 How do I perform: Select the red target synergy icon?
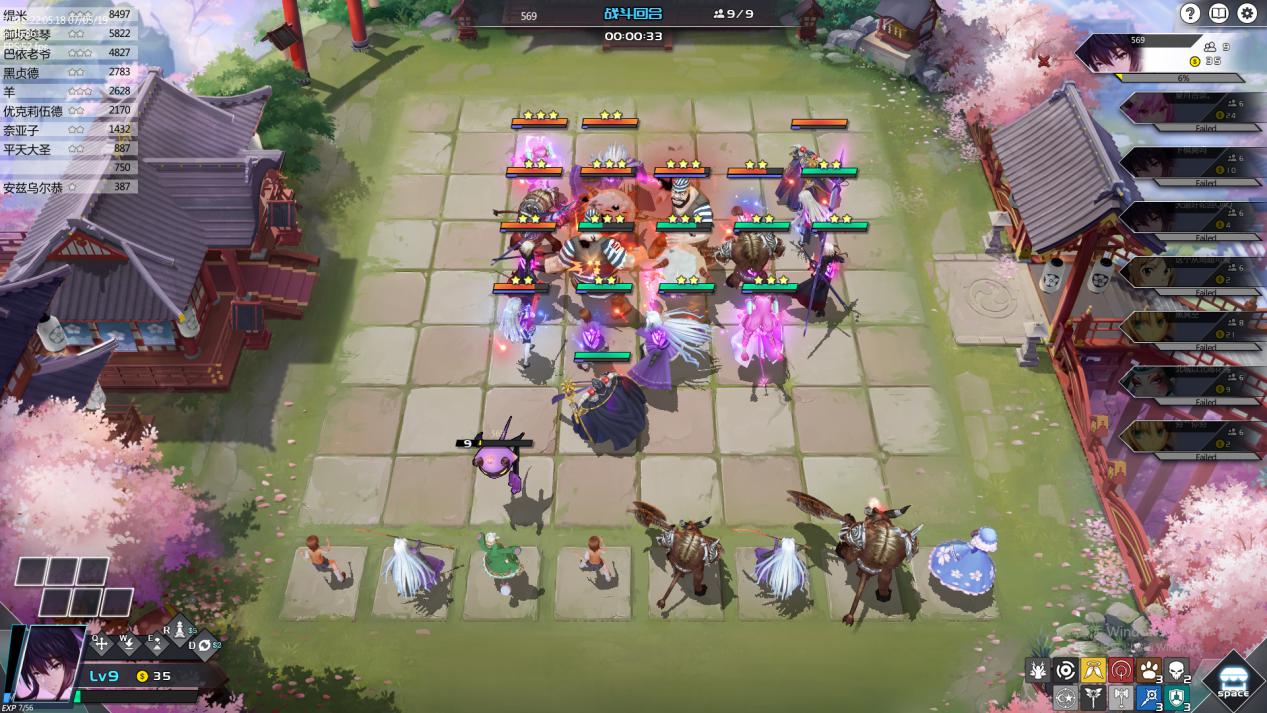pos(1122,670)
